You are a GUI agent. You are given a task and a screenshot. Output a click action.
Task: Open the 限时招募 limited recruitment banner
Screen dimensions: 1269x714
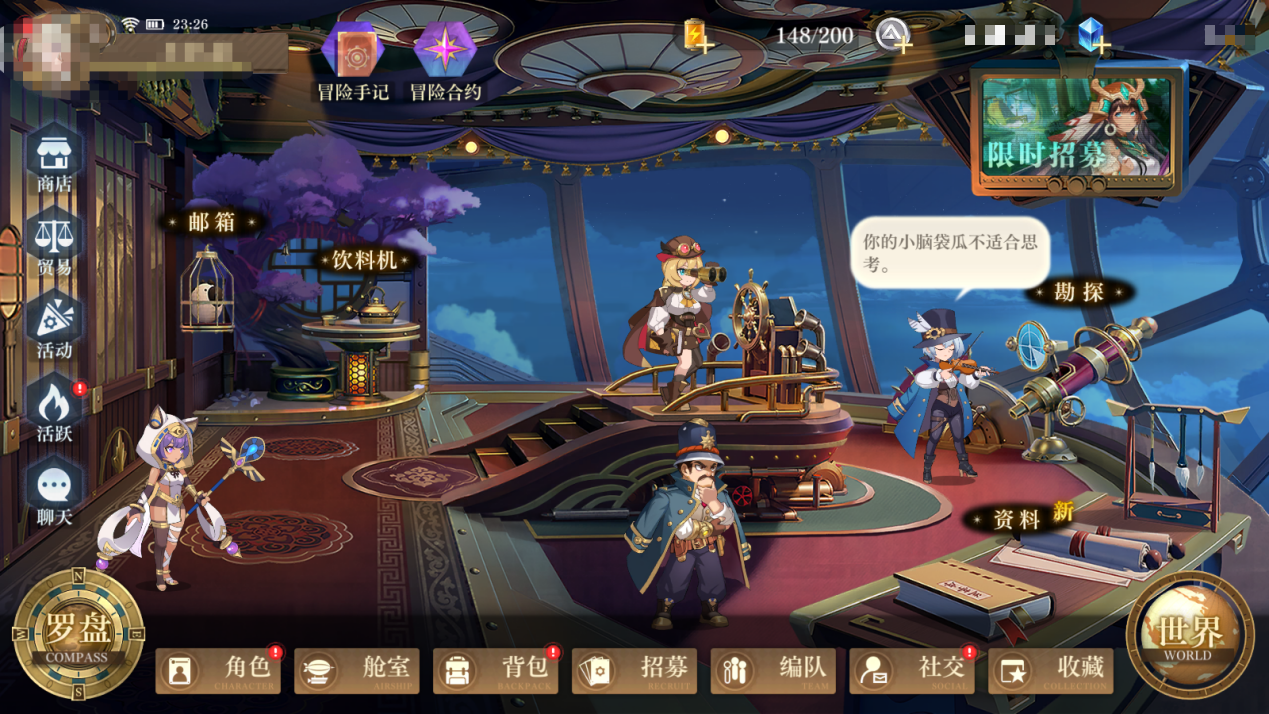point(1077,132)
